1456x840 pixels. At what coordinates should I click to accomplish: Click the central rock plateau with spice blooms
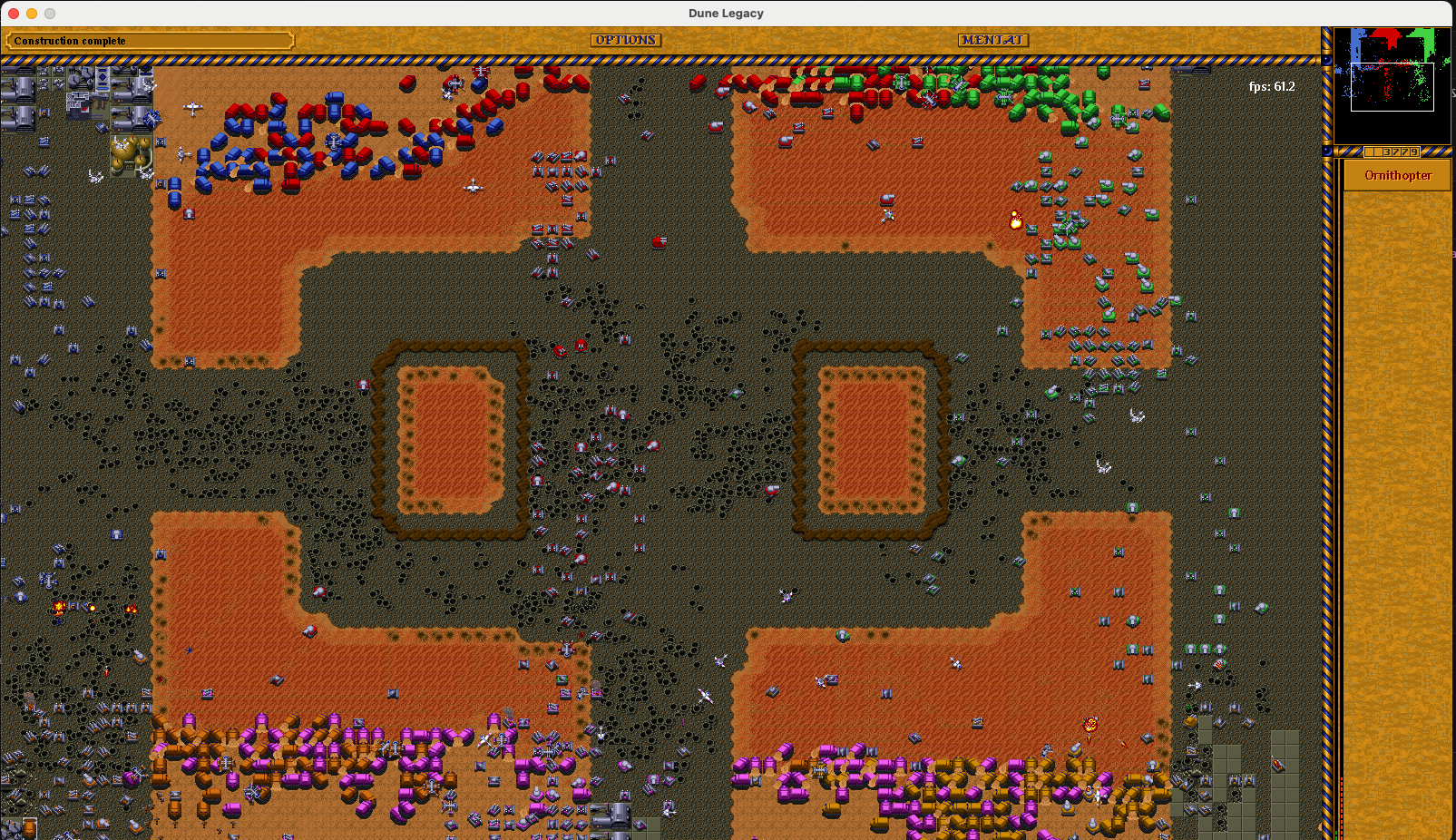[x=454, y=435]
